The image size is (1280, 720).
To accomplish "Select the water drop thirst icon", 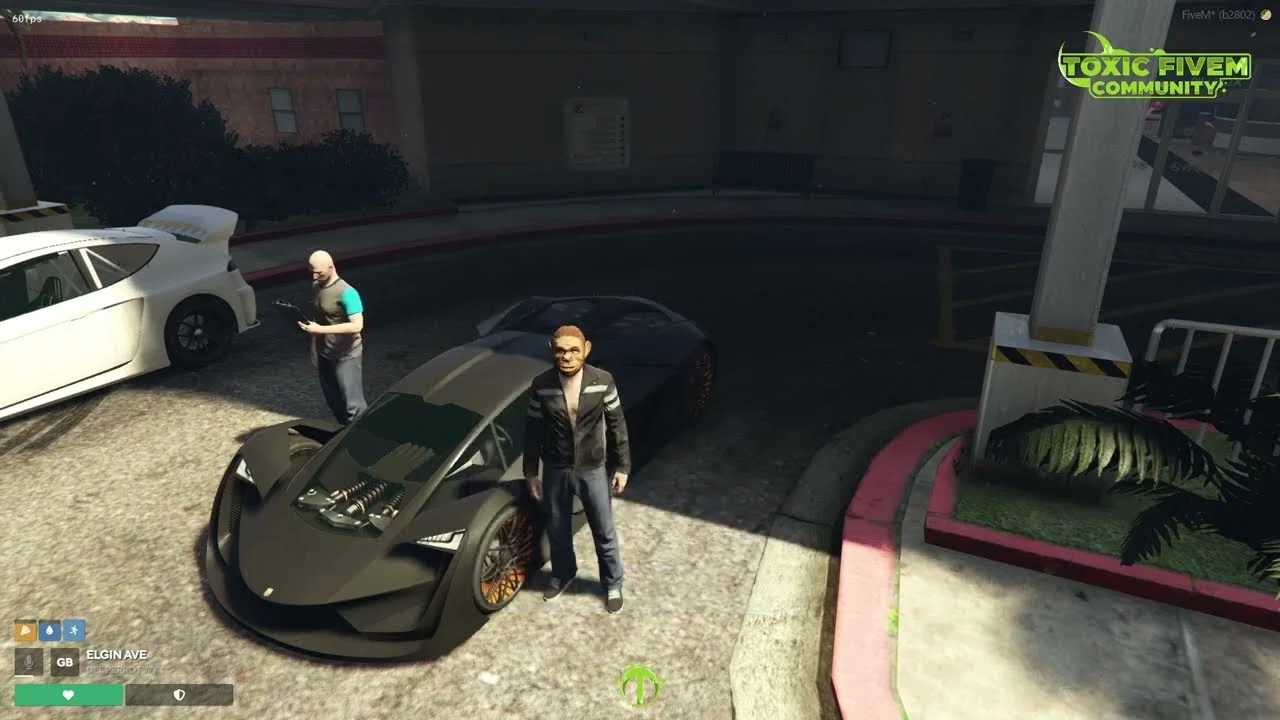I will (50, 631).
